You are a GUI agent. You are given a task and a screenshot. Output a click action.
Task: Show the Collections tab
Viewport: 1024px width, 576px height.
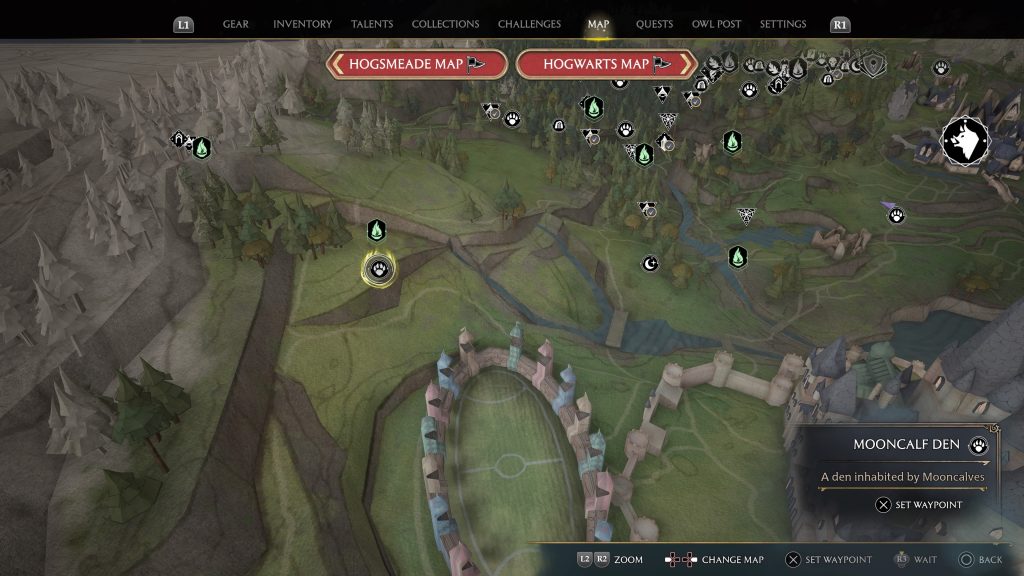click(x=445, y=24)
